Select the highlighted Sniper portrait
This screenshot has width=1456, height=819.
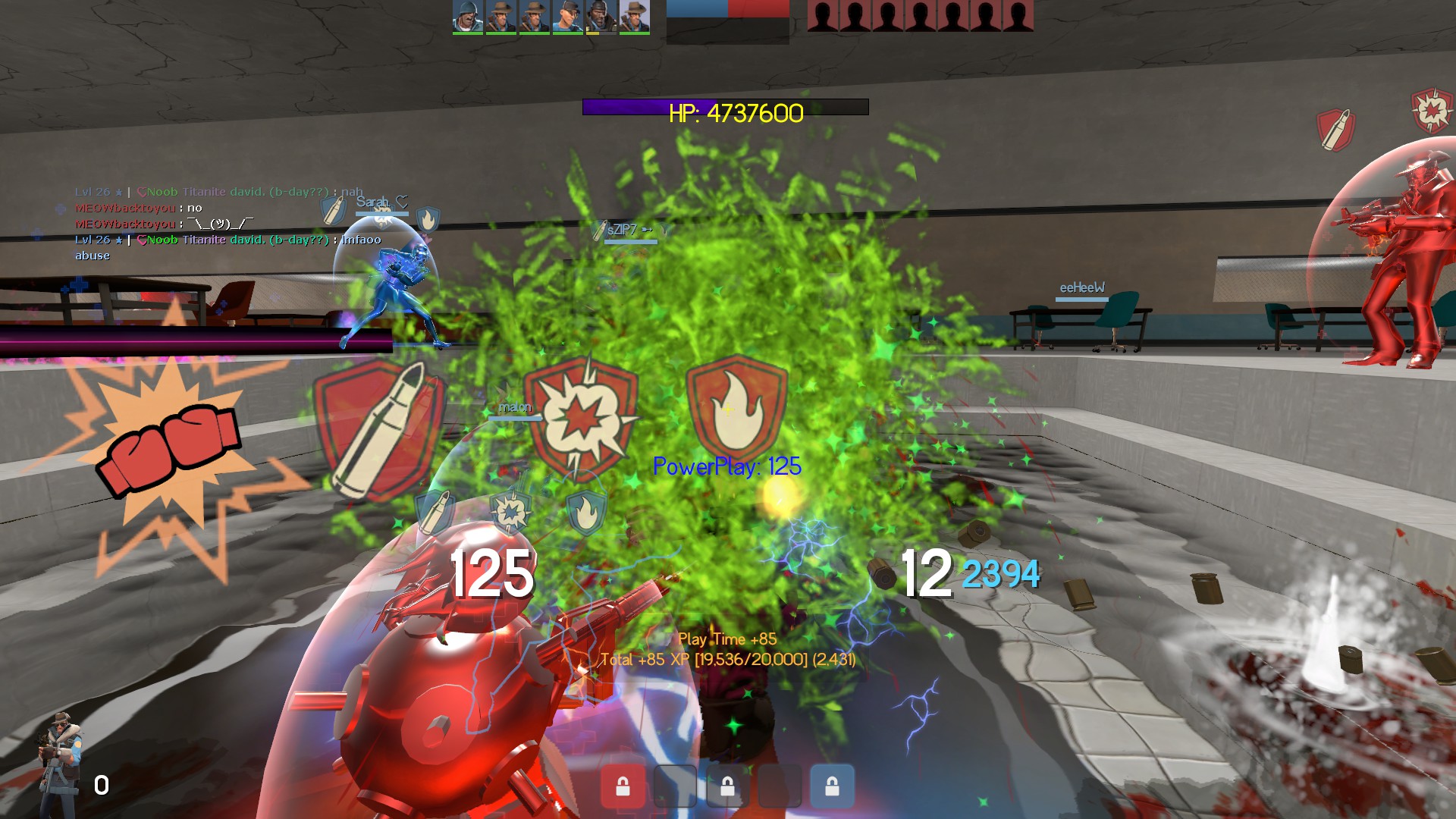point(634,17)
